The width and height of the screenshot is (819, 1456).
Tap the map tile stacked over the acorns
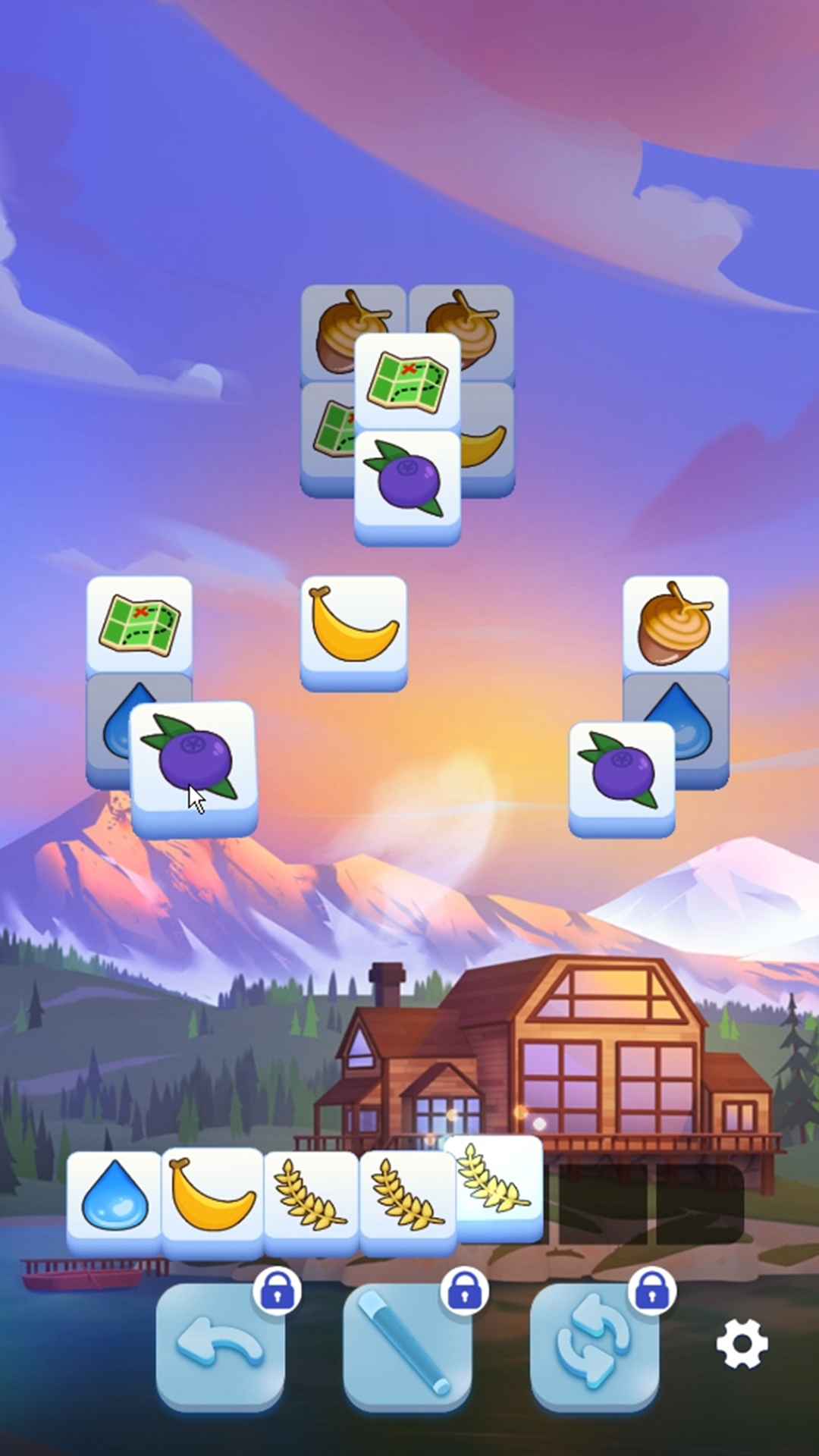[x=407, y=381]
